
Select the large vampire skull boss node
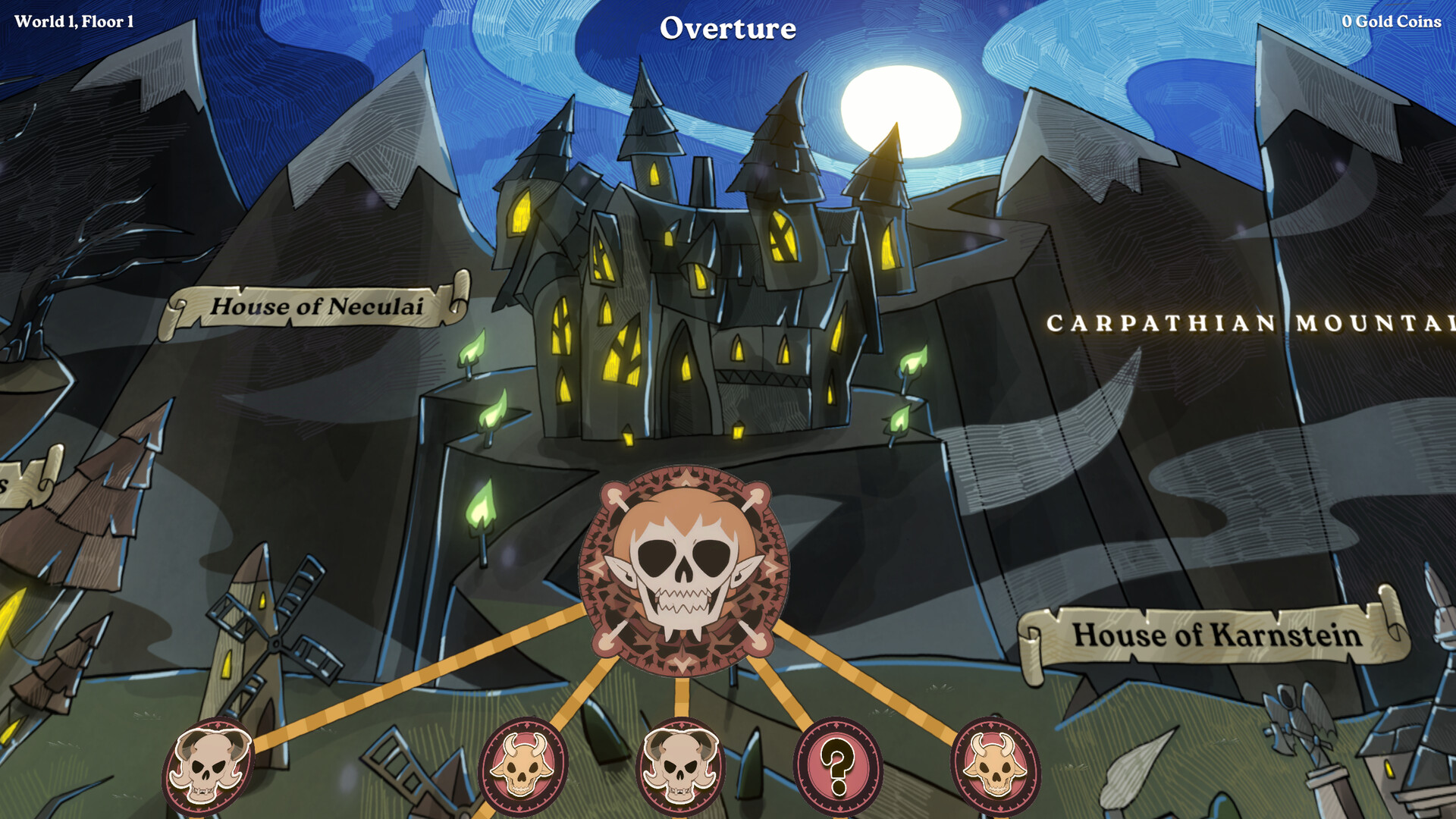click(x=684, y=570)
